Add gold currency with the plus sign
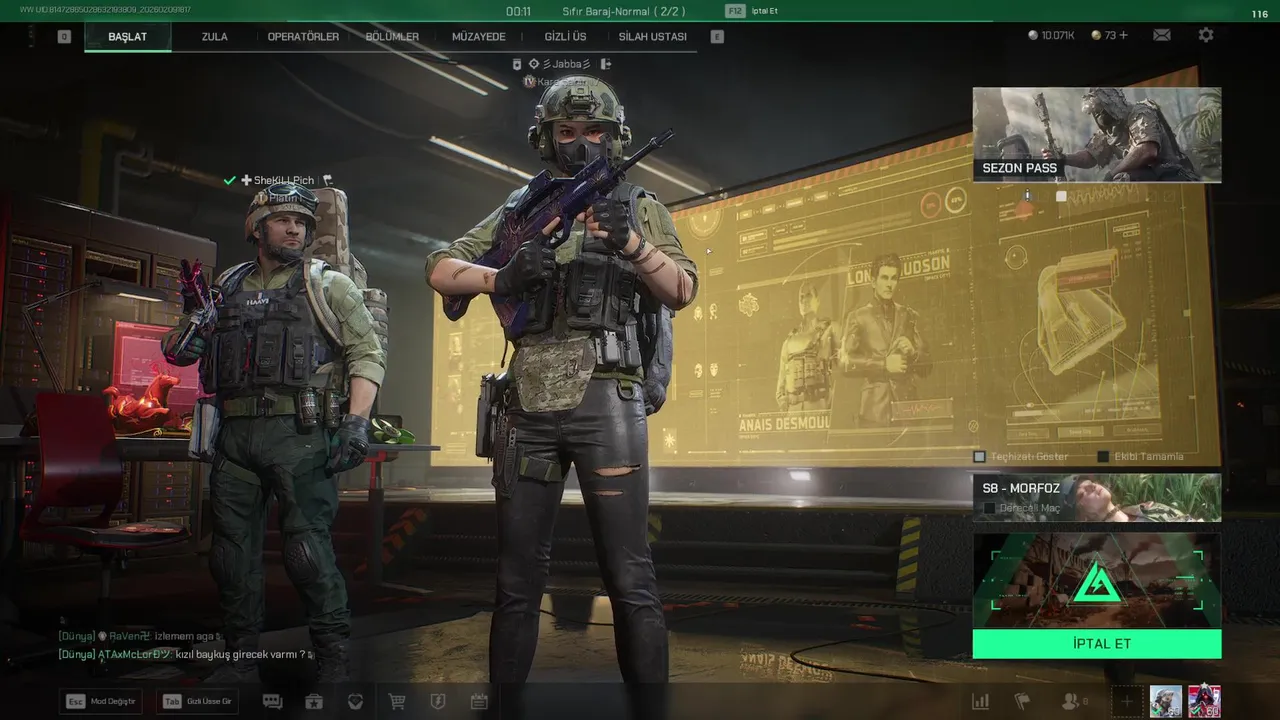Viewport: 1280px width, 720px height. tap(1124, 35)
